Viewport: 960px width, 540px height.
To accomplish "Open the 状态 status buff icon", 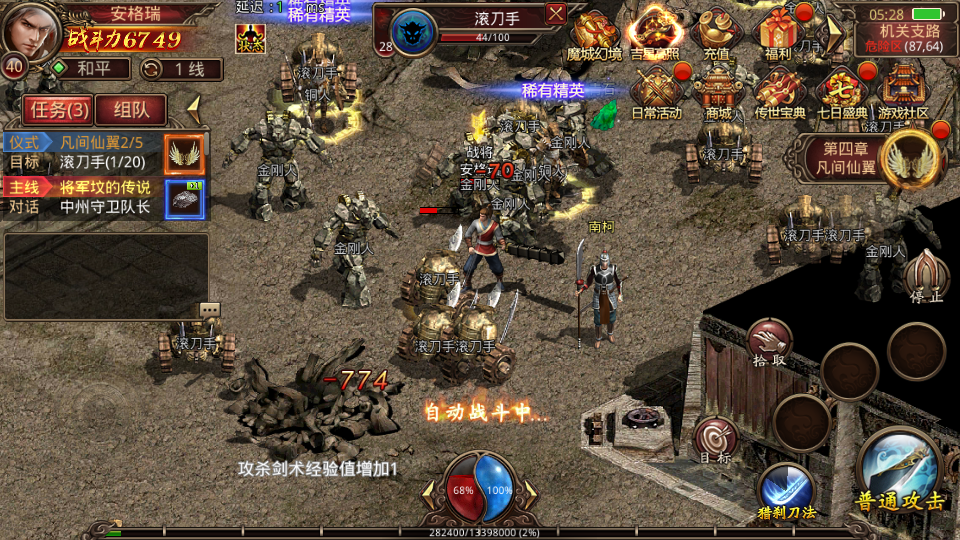I will (x=250, y=38).
